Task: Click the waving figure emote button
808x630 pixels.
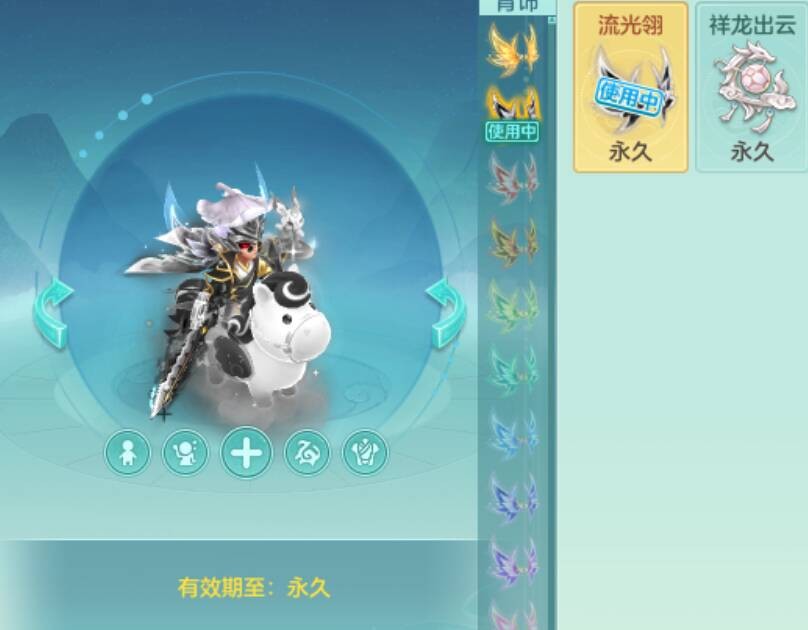Action: pyautogui.click(x=186, y=454)
